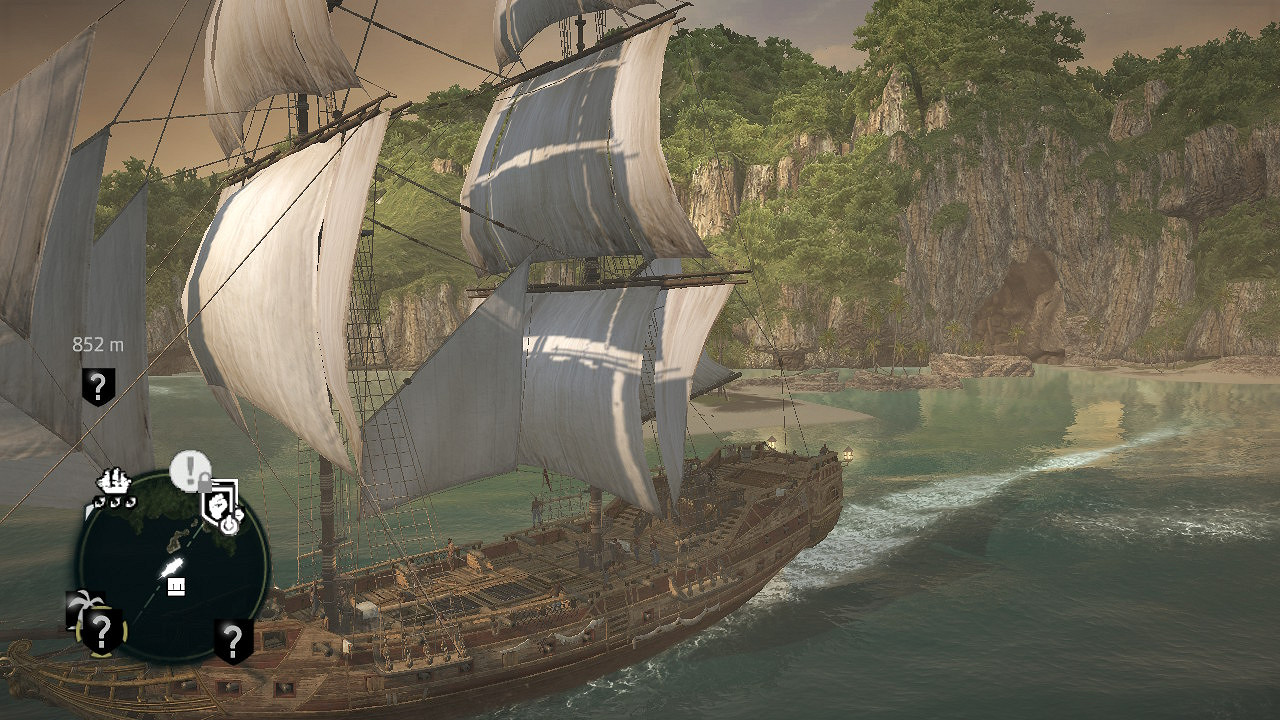
Task: Select the question mark marker labeled 852 m
Action: 98,386
